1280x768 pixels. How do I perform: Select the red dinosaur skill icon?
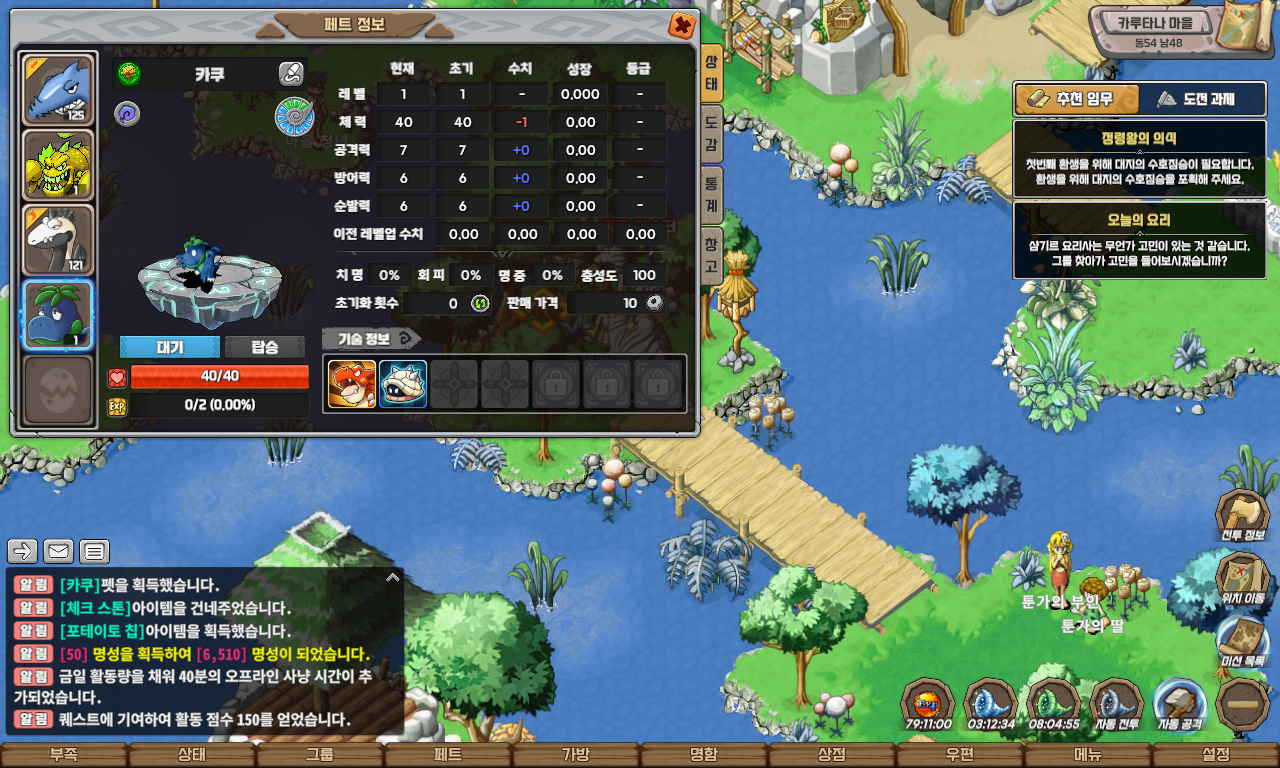(x=352, y=384)
